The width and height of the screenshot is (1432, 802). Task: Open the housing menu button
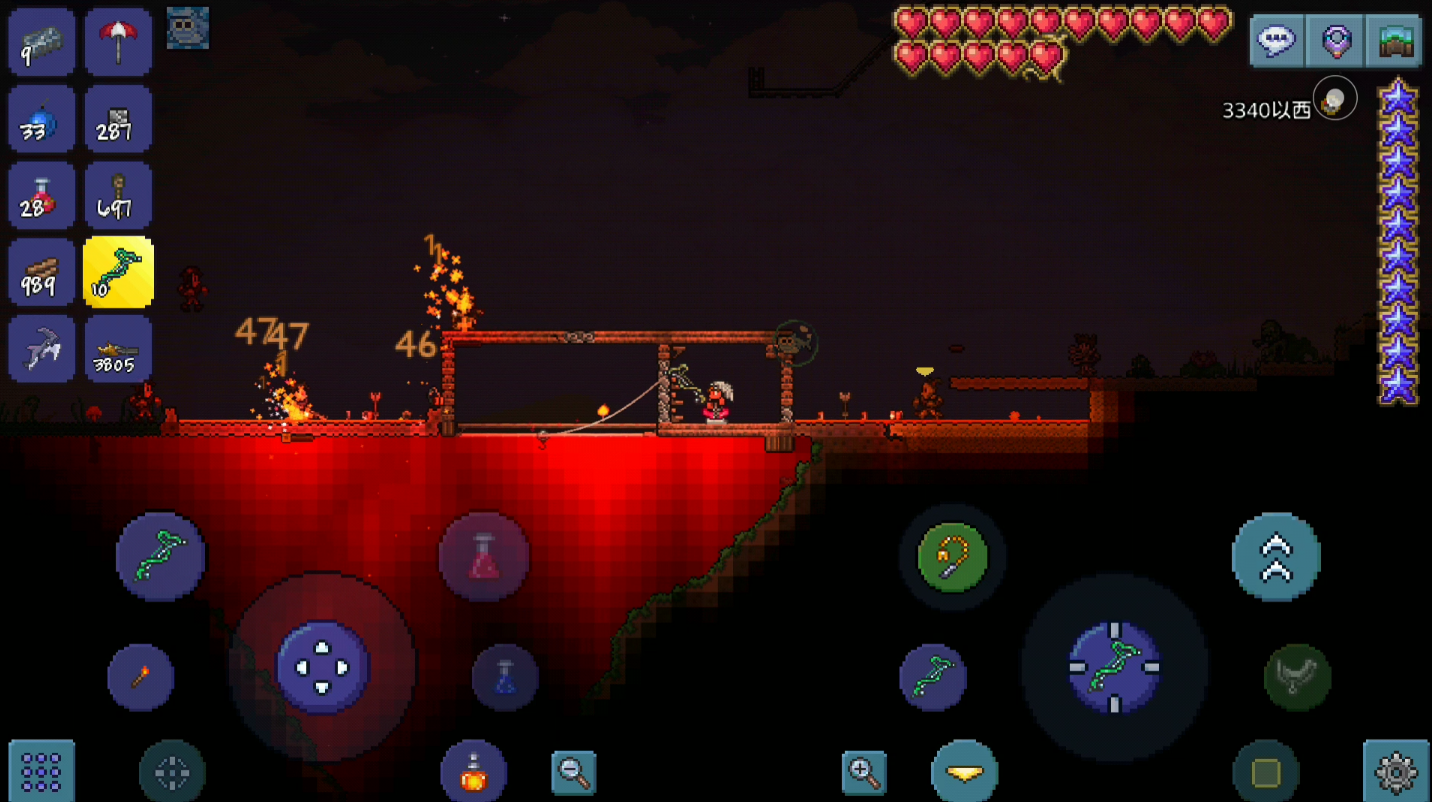(x=1394, y=41)
